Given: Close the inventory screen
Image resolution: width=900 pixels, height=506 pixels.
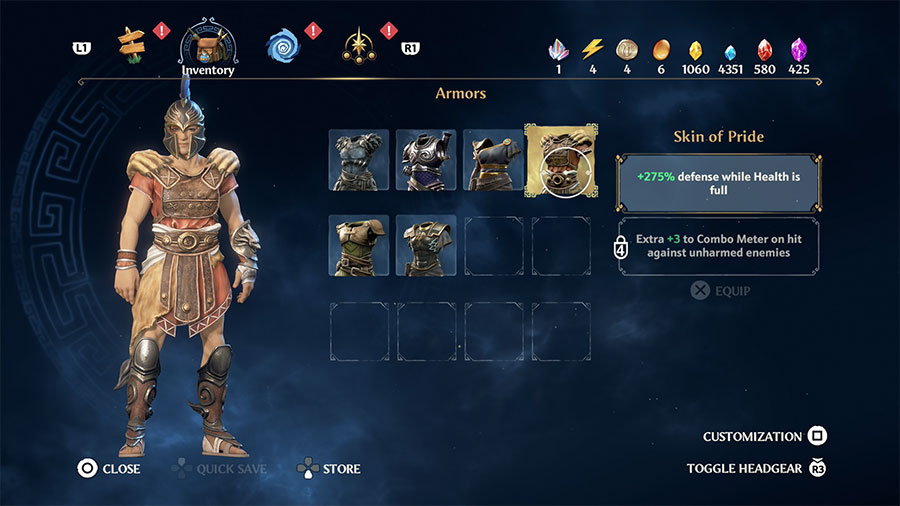Looking at the screenshot, I should [109, 468].
